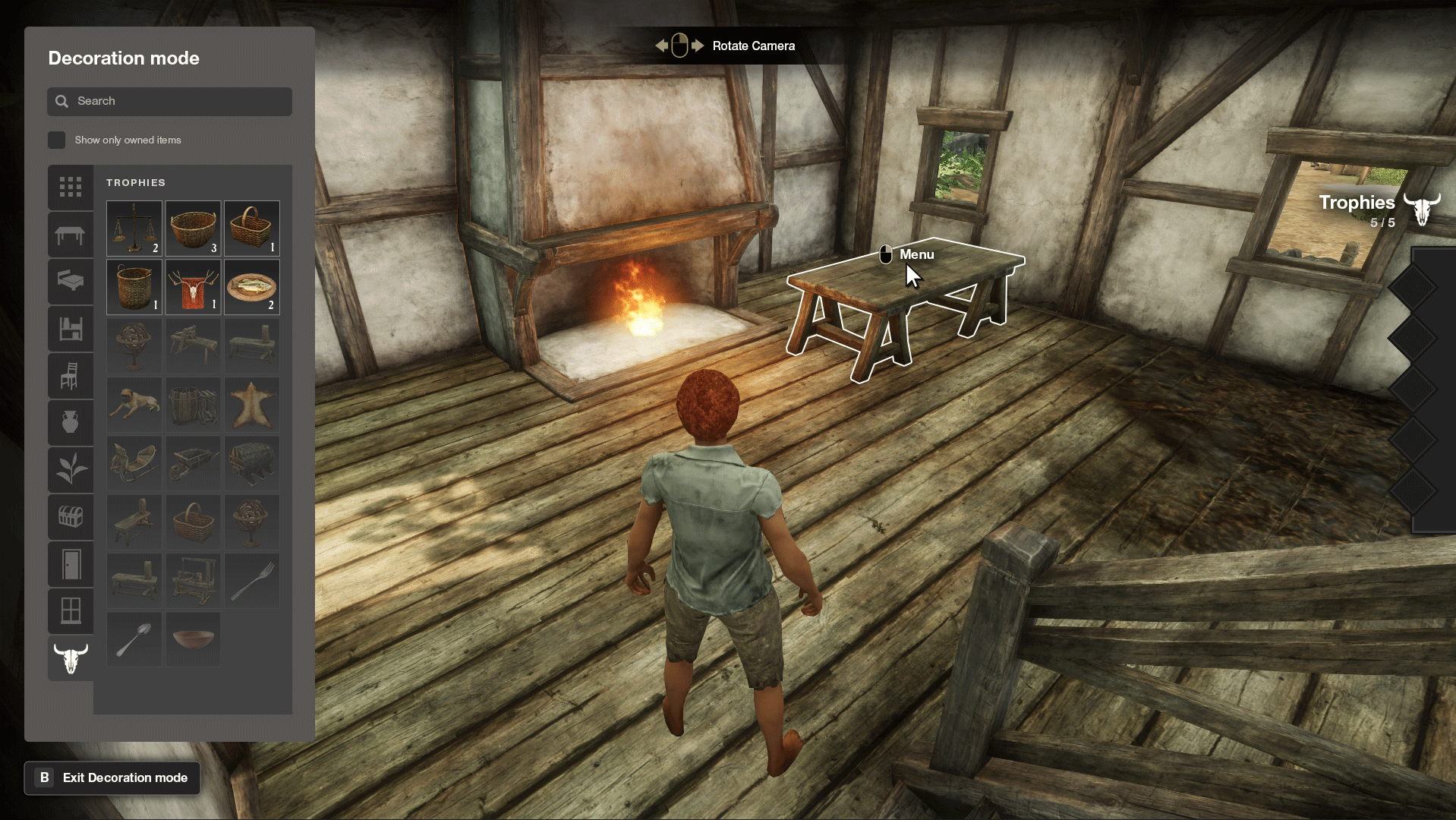Choose the animal hide rug item
This screenshot has width=1456, height=820.
click(x=252, y=405)
